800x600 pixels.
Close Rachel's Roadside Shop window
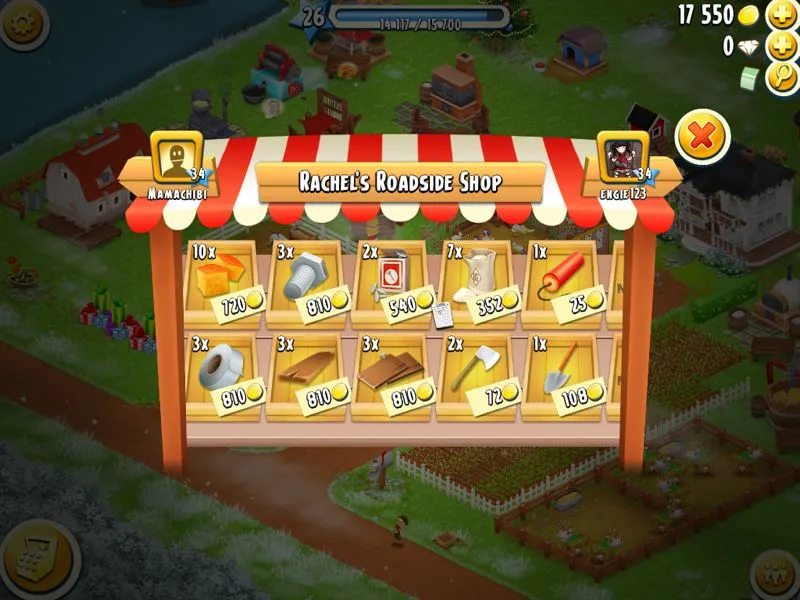point(702,136)
